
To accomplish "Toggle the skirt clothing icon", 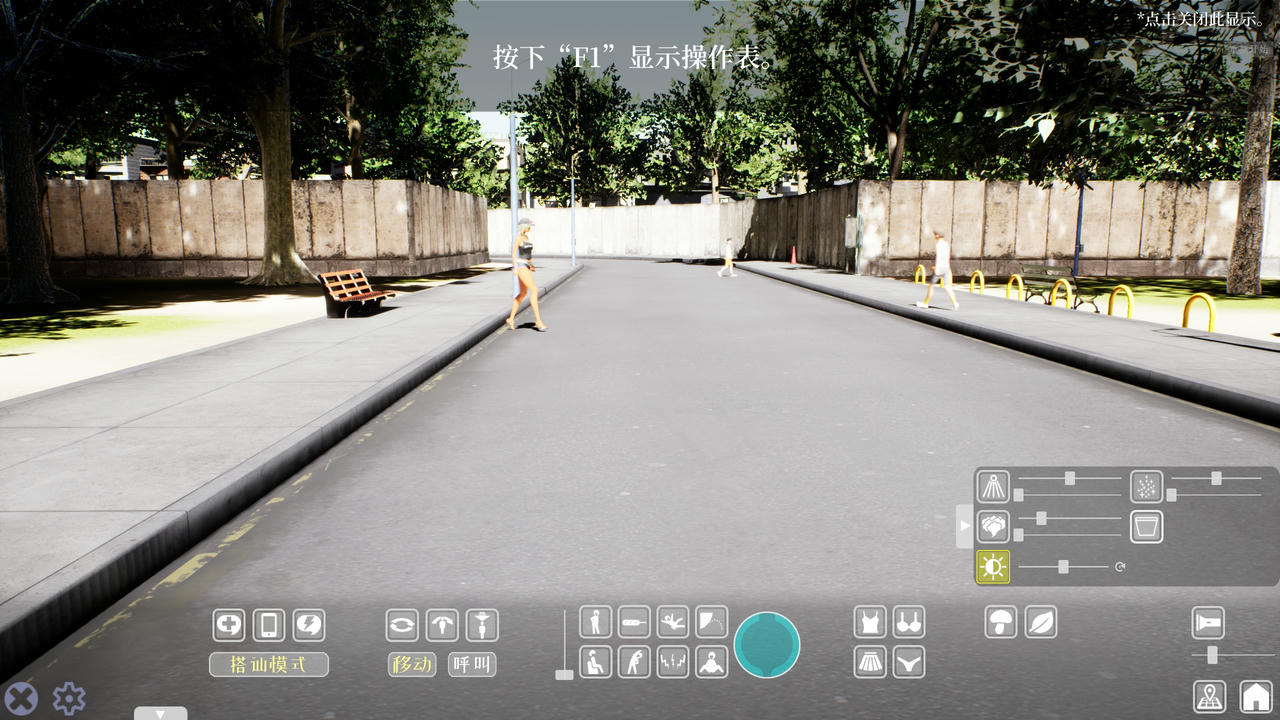I will point(870,661).
